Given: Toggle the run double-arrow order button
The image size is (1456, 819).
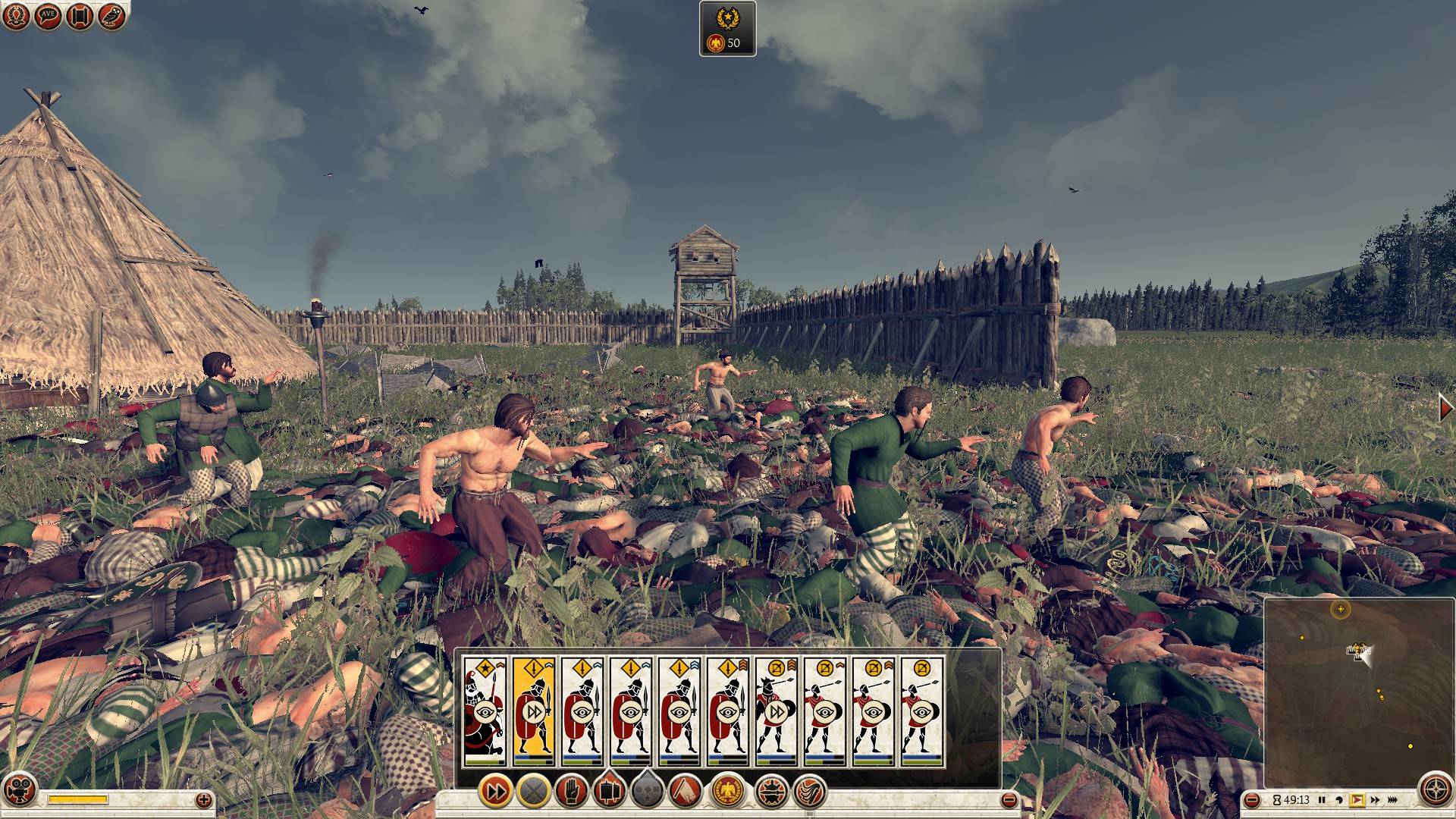Looking at the screenshot, I should pyautogui.click(x=496, y=792).
